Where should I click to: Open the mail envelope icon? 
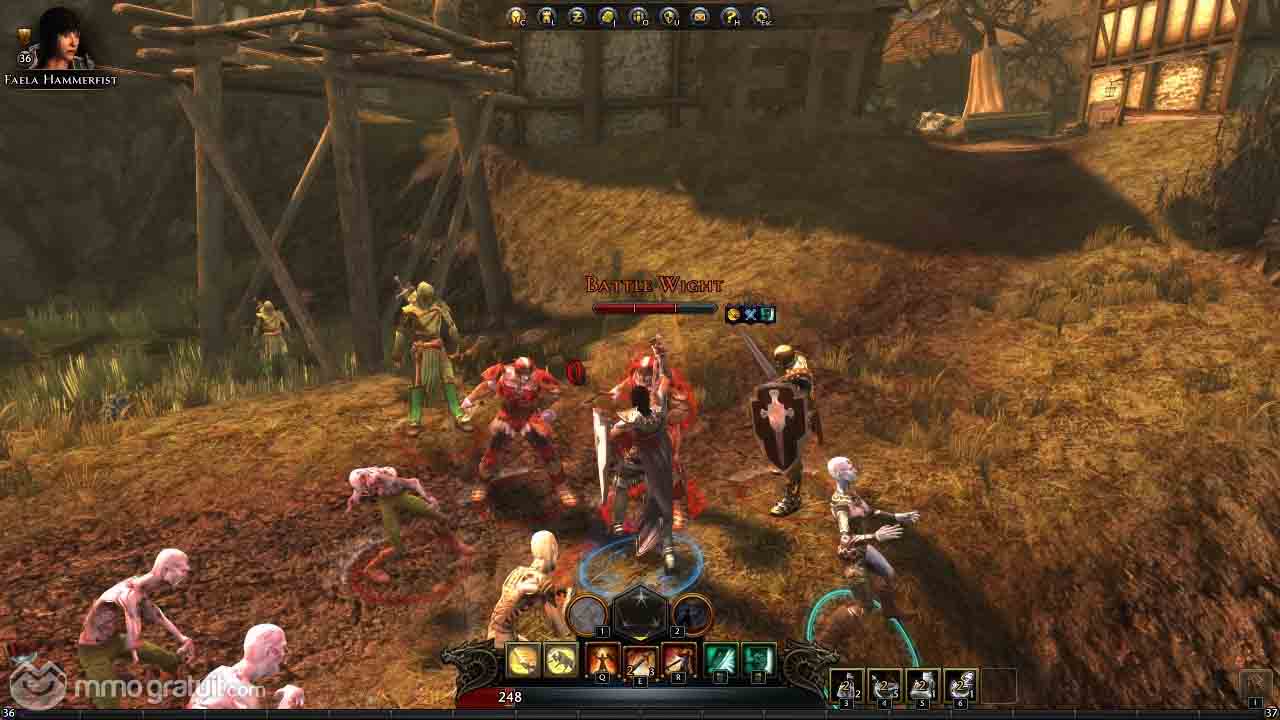[x=700, y=16]
